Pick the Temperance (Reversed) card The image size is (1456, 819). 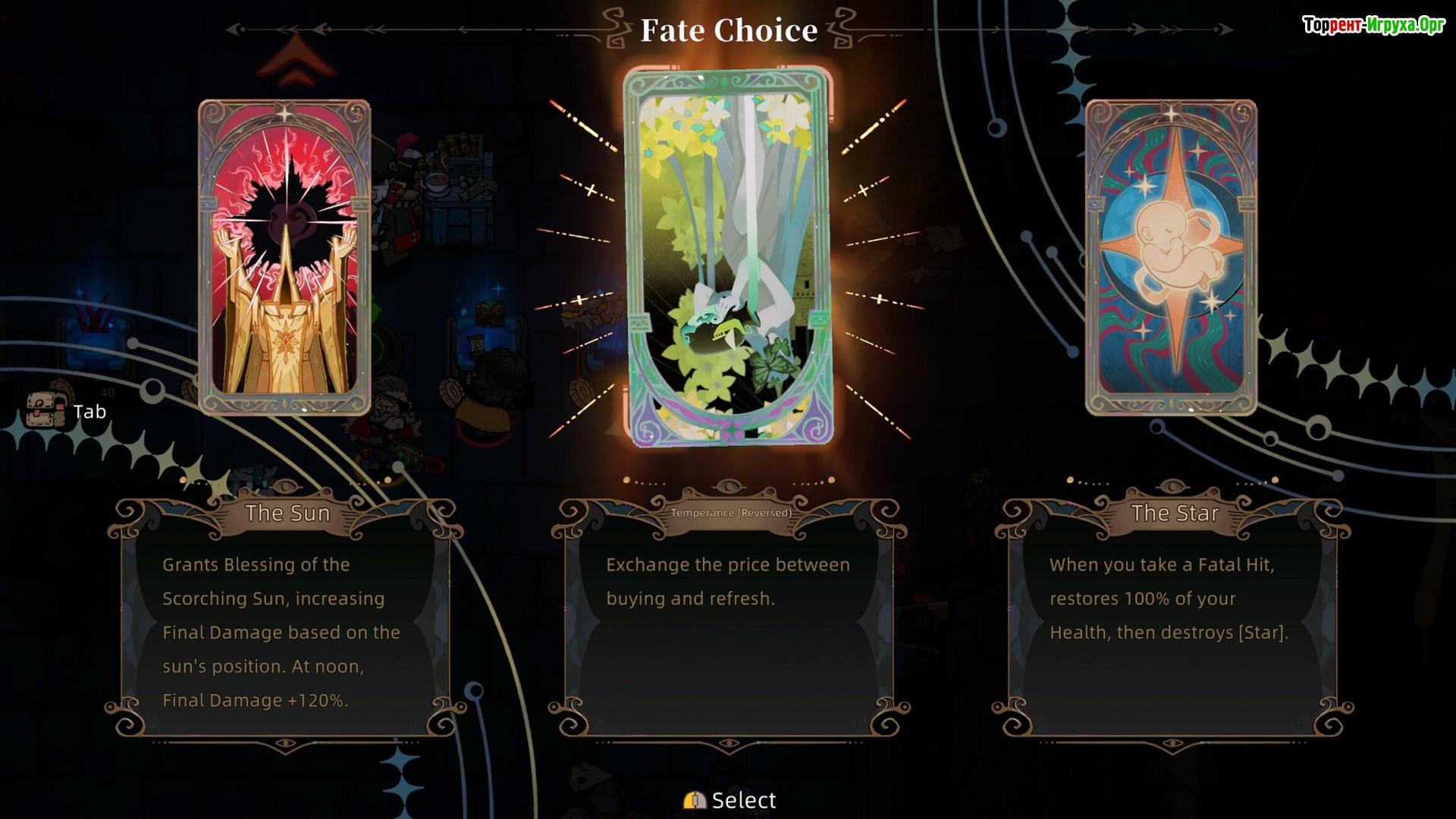728,258
